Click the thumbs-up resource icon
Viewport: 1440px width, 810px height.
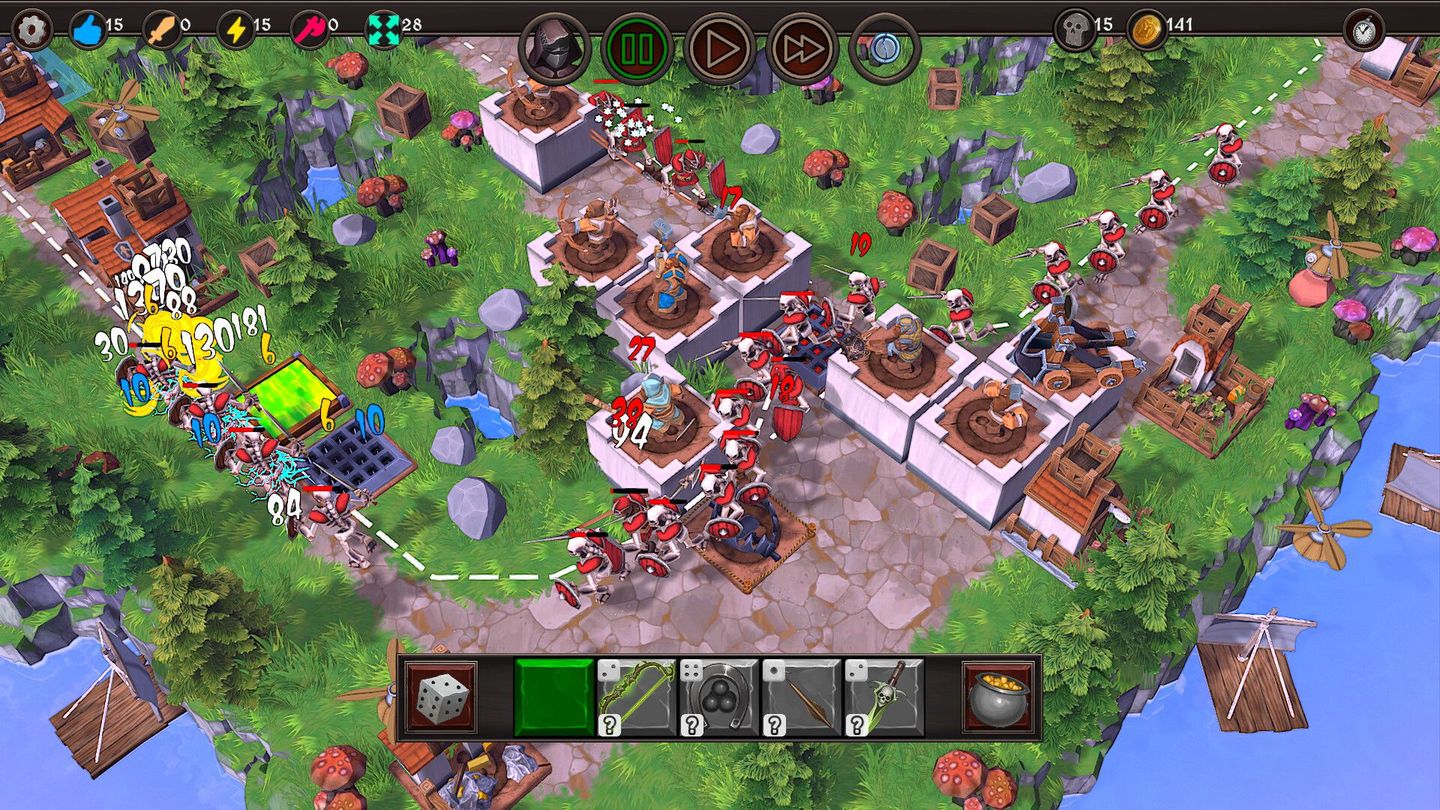coord(87,27)
